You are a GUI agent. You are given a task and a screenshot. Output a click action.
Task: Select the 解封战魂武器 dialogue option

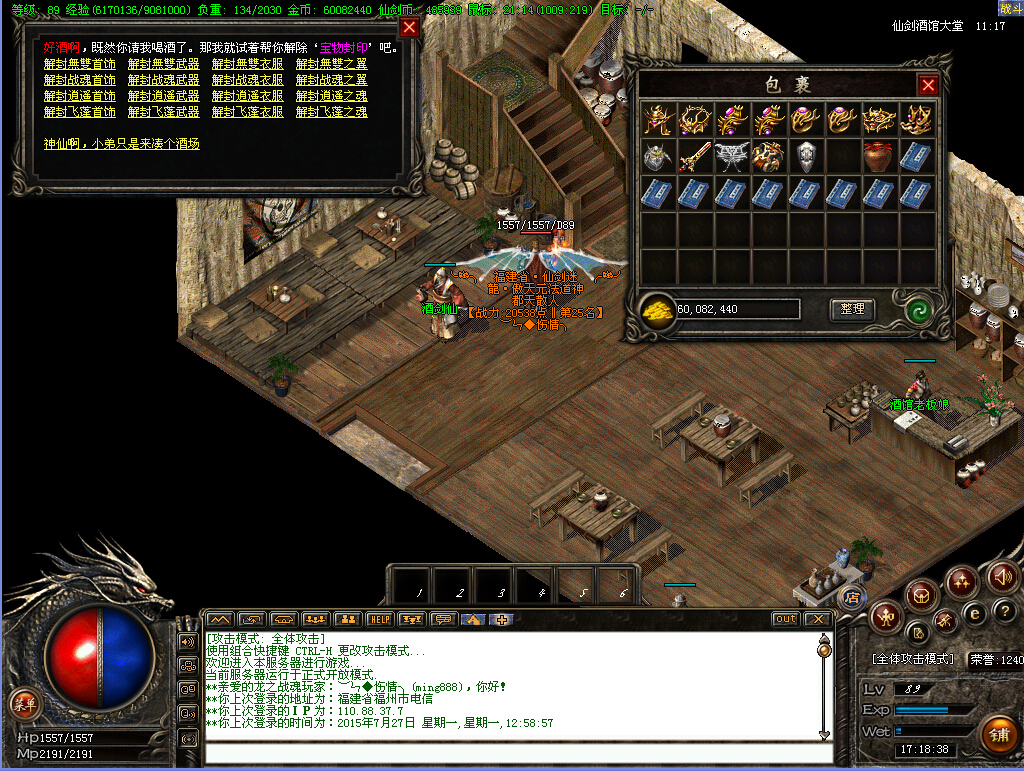pyautogui.click(x=163, y=80)
